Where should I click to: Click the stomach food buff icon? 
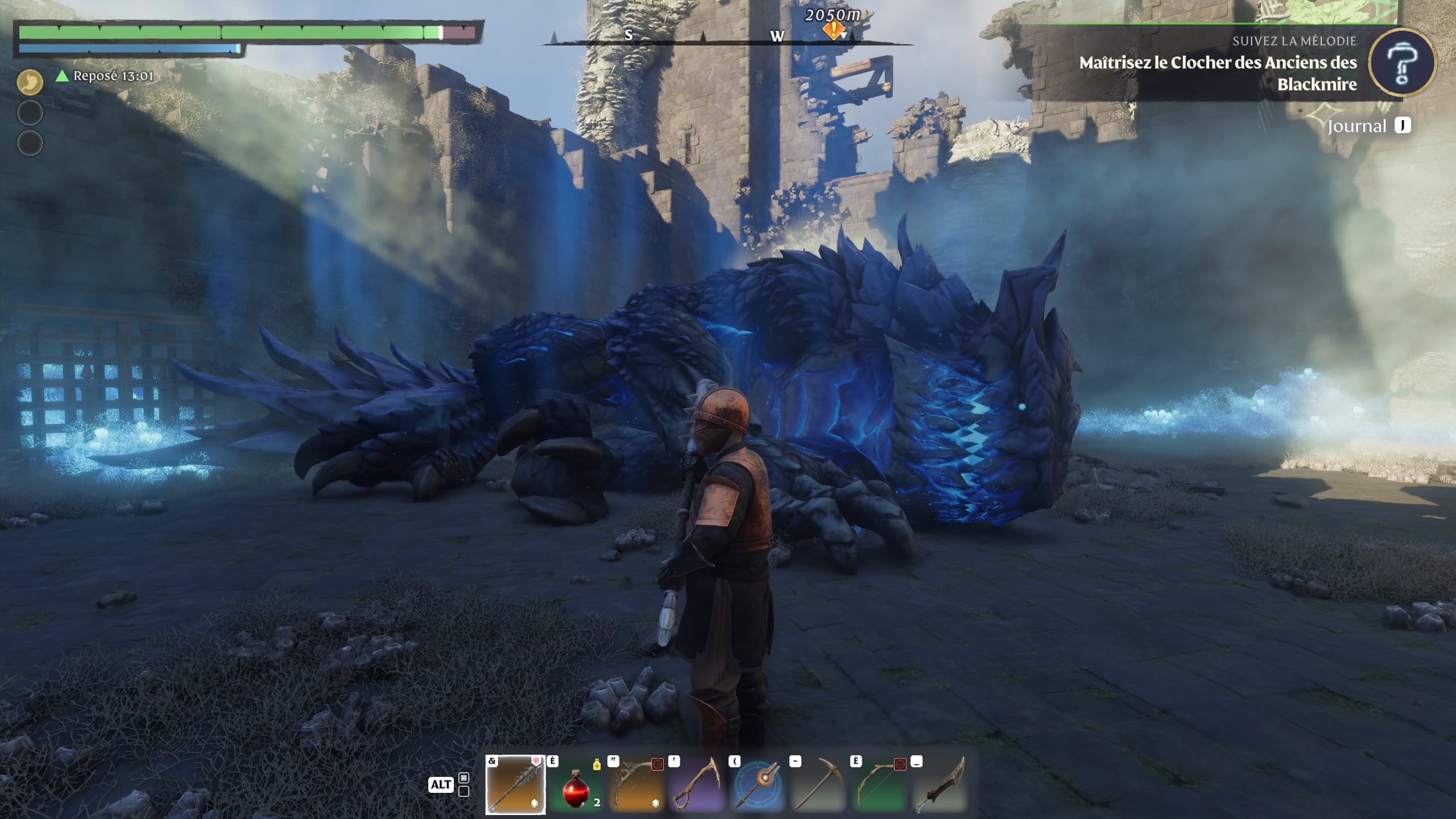point(30,83)
